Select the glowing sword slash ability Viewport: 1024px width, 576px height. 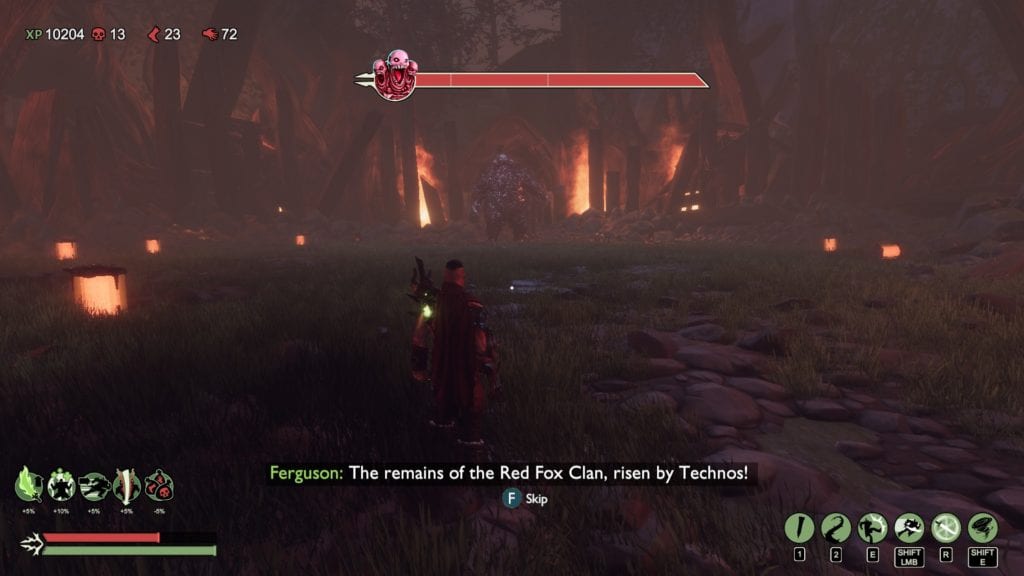(945, 527)
